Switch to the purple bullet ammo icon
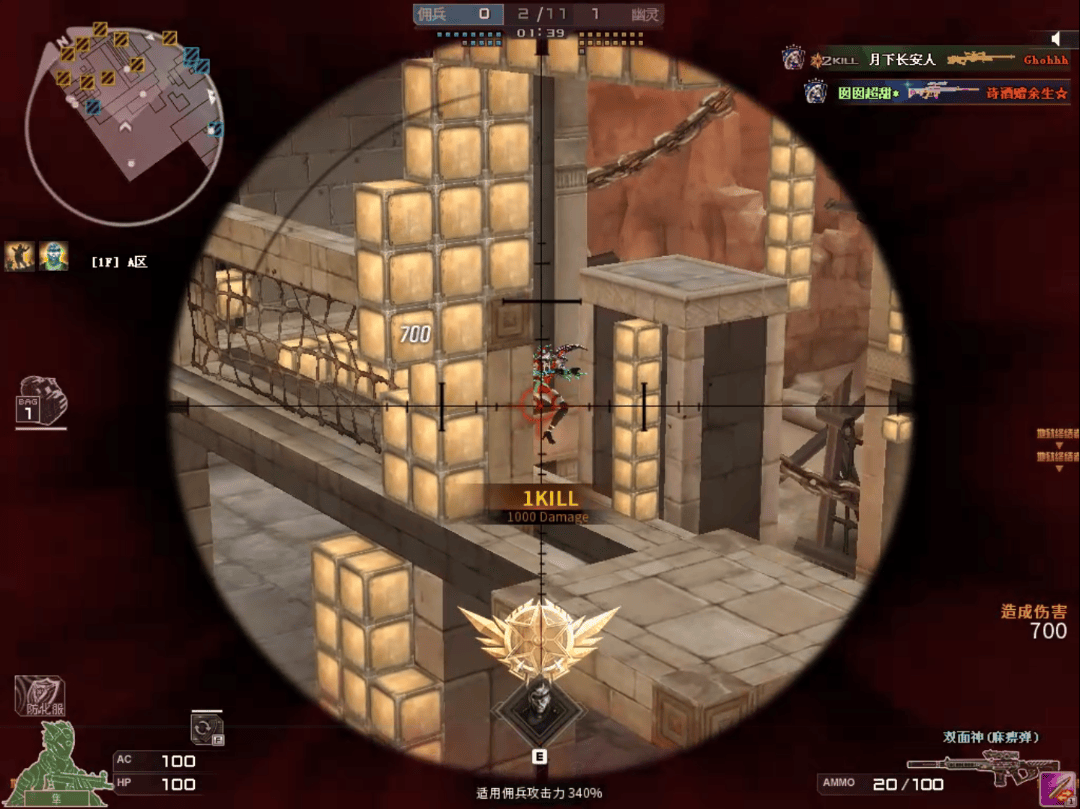Screen dimensions: 1080x809 pyautogui.click(x=1049, y=785)
